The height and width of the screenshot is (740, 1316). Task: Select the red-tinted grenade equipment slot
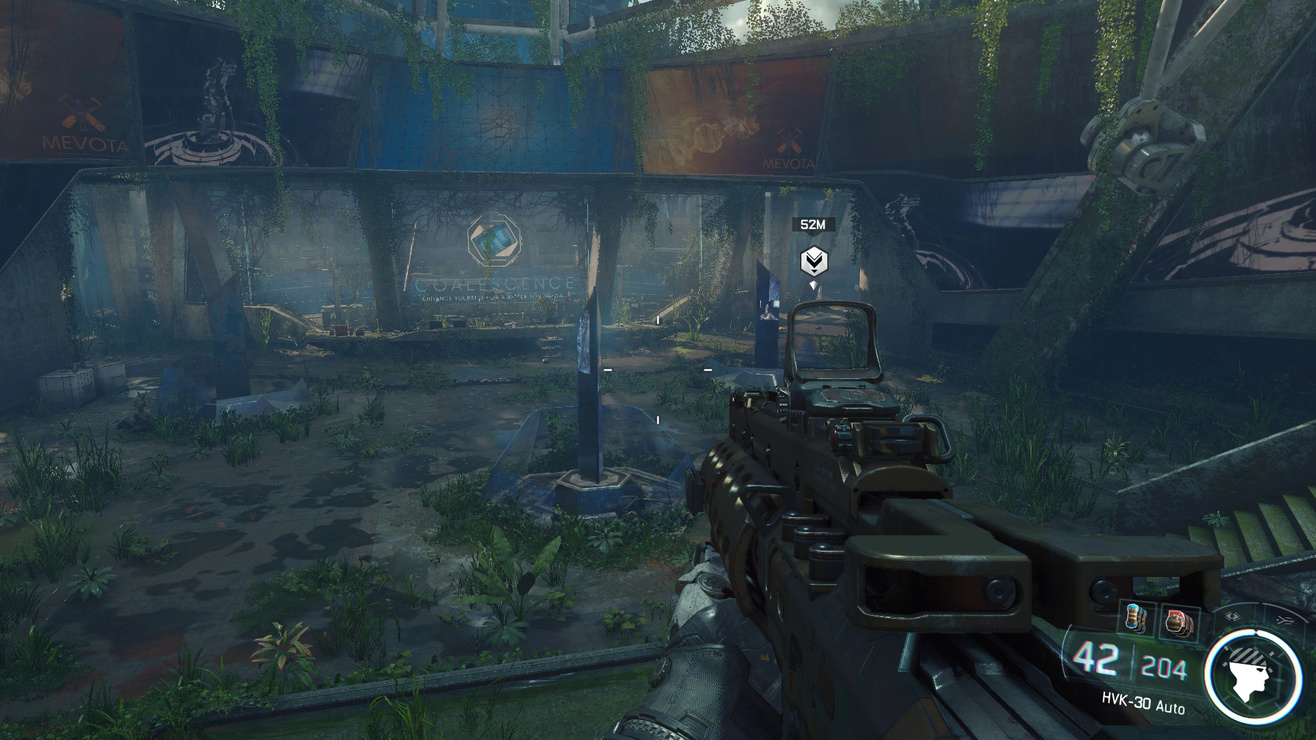pos(1178,623)
